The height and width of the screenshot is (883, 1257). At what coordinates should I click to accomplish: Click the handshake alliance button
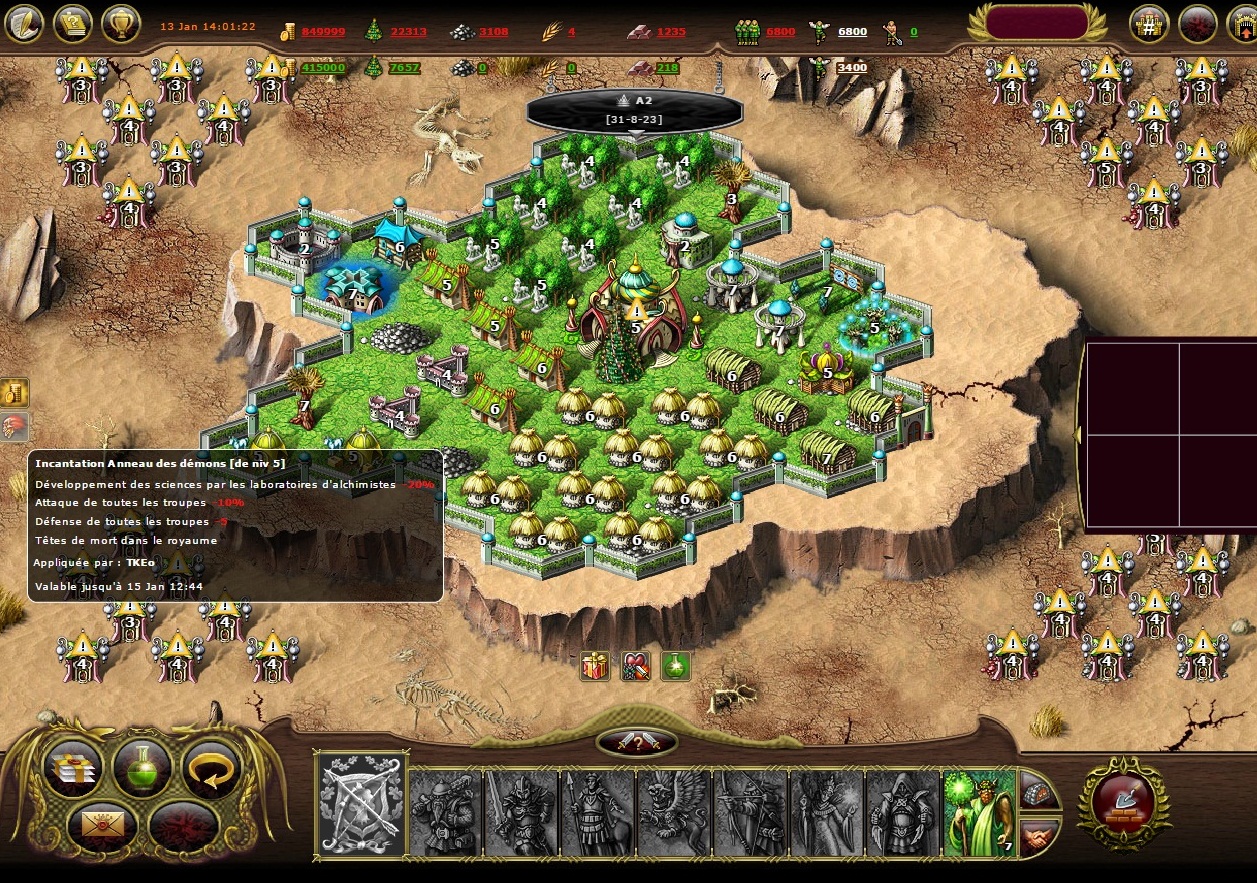(1039, 835)
